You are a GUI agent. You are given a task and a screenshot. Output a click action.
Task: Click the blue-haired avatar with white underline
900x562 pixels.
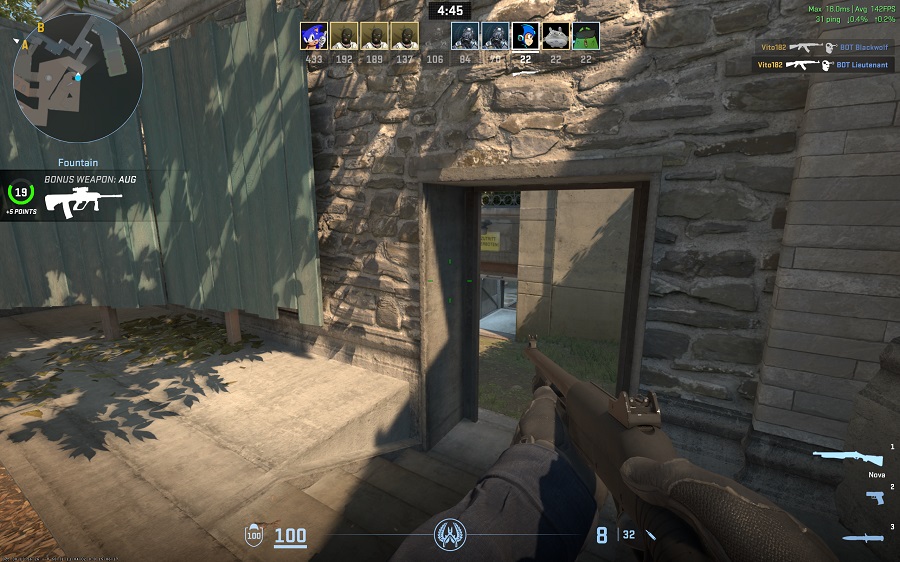525,37
